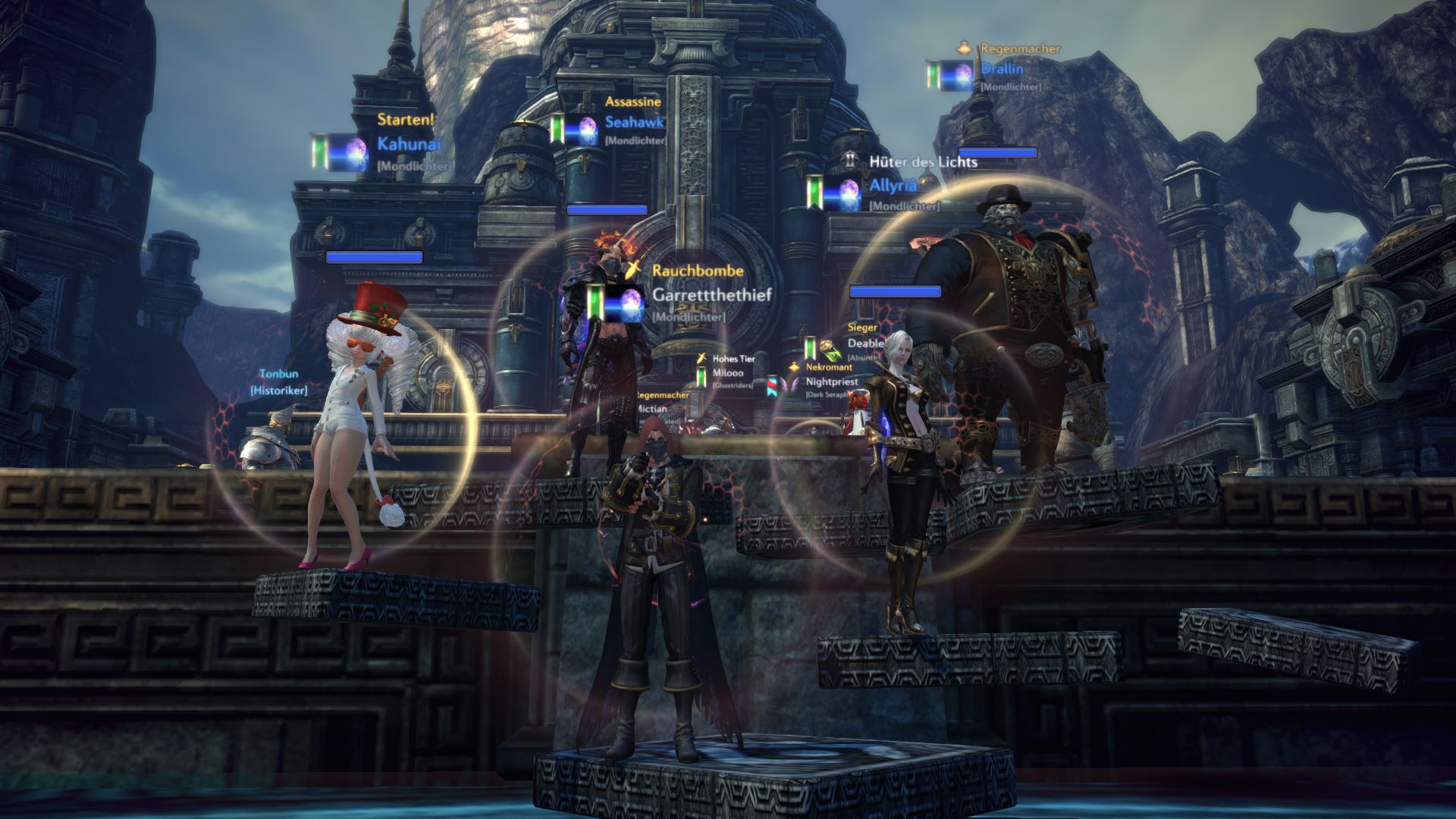Click the Seahawk nameplate
Screen dimensions: 1456x819
(634, 122)
